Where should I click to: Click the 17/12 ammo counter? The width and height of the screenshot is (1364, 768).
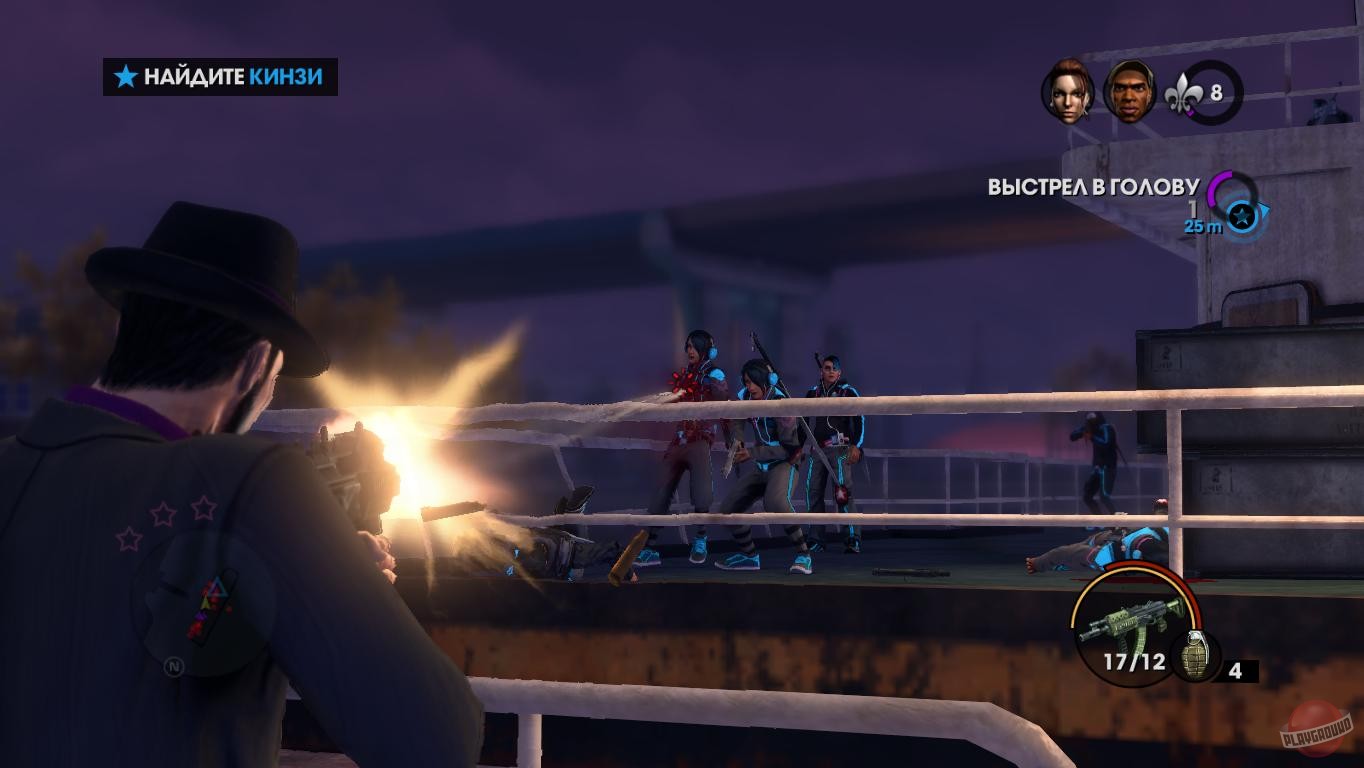(x=1137, y=660)
